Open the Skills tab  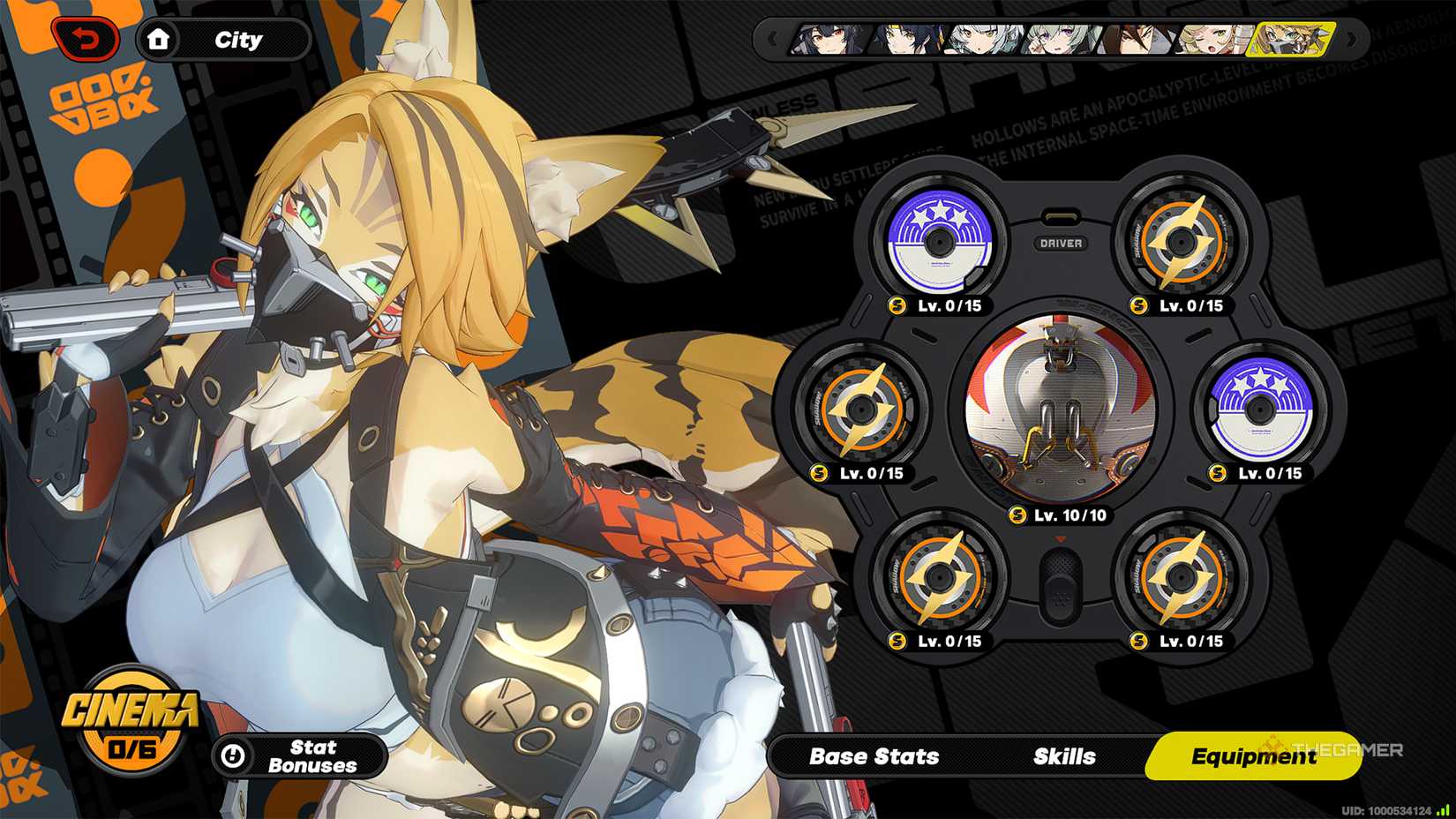click(1063, 756)
